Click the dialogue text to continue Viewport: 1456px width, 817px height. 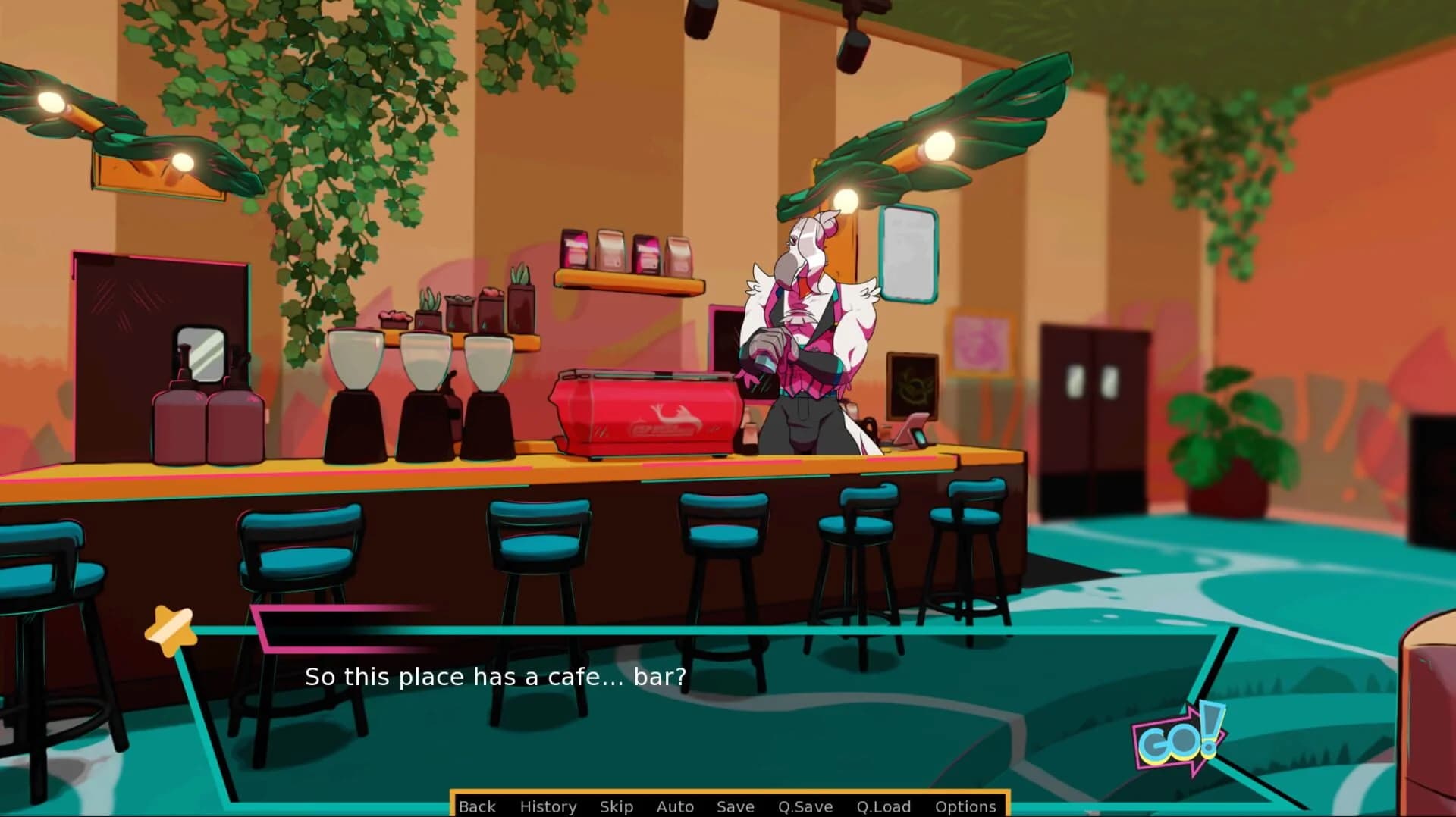(x=495, y=677)
